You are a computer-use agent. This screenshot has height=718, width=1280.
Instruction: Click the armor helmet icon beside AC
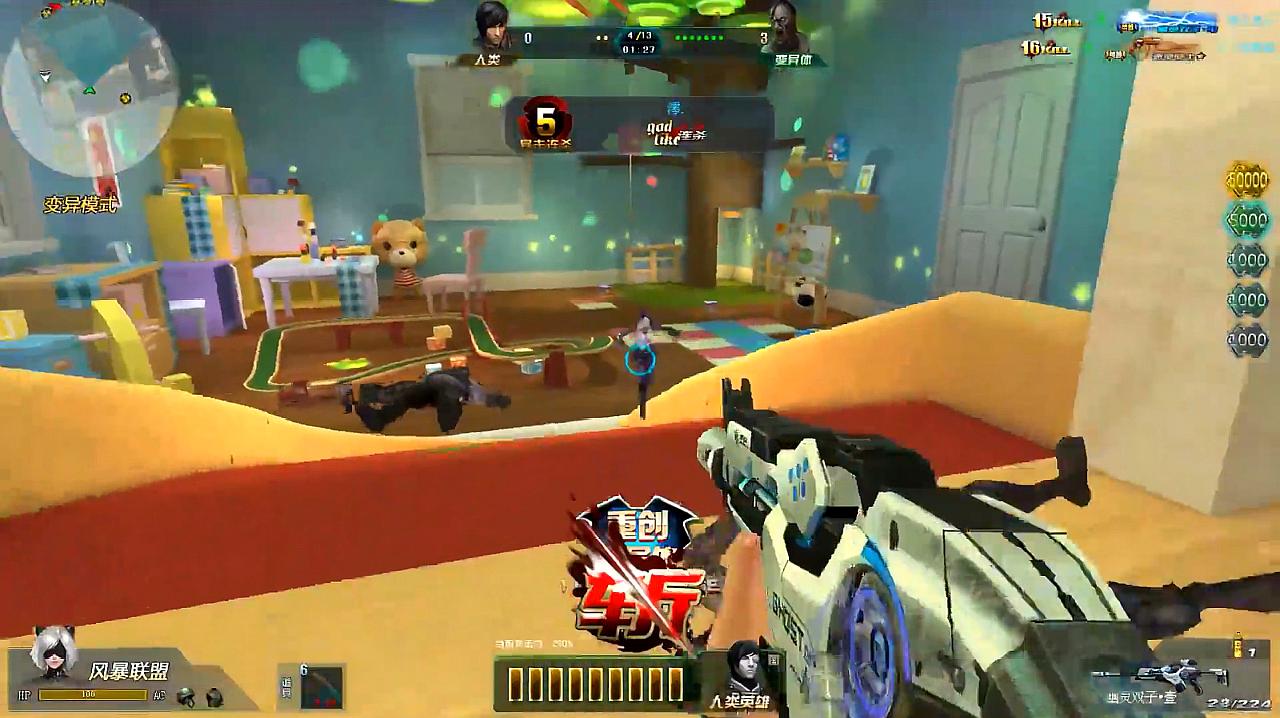pyautogui.click(x=185, y=696)
